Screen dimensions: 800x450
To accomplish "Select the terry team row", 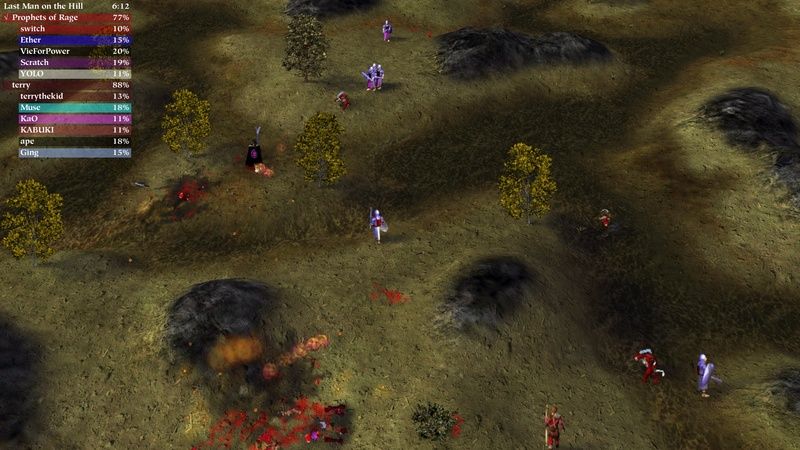I will click(66, 85).
